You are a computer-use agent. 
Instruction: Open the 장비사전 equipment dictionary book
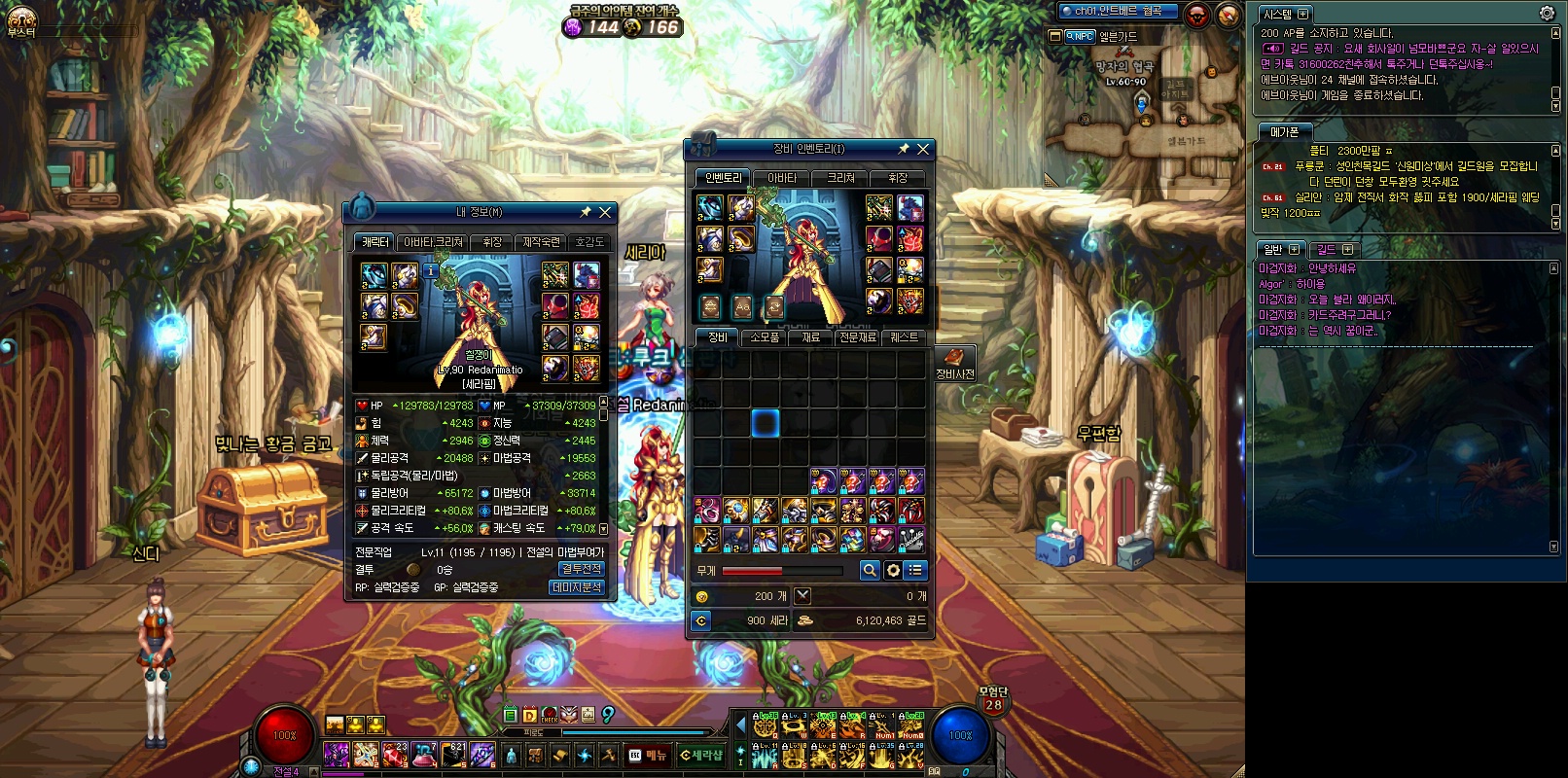pyautogui.click(x=954, y=362)
